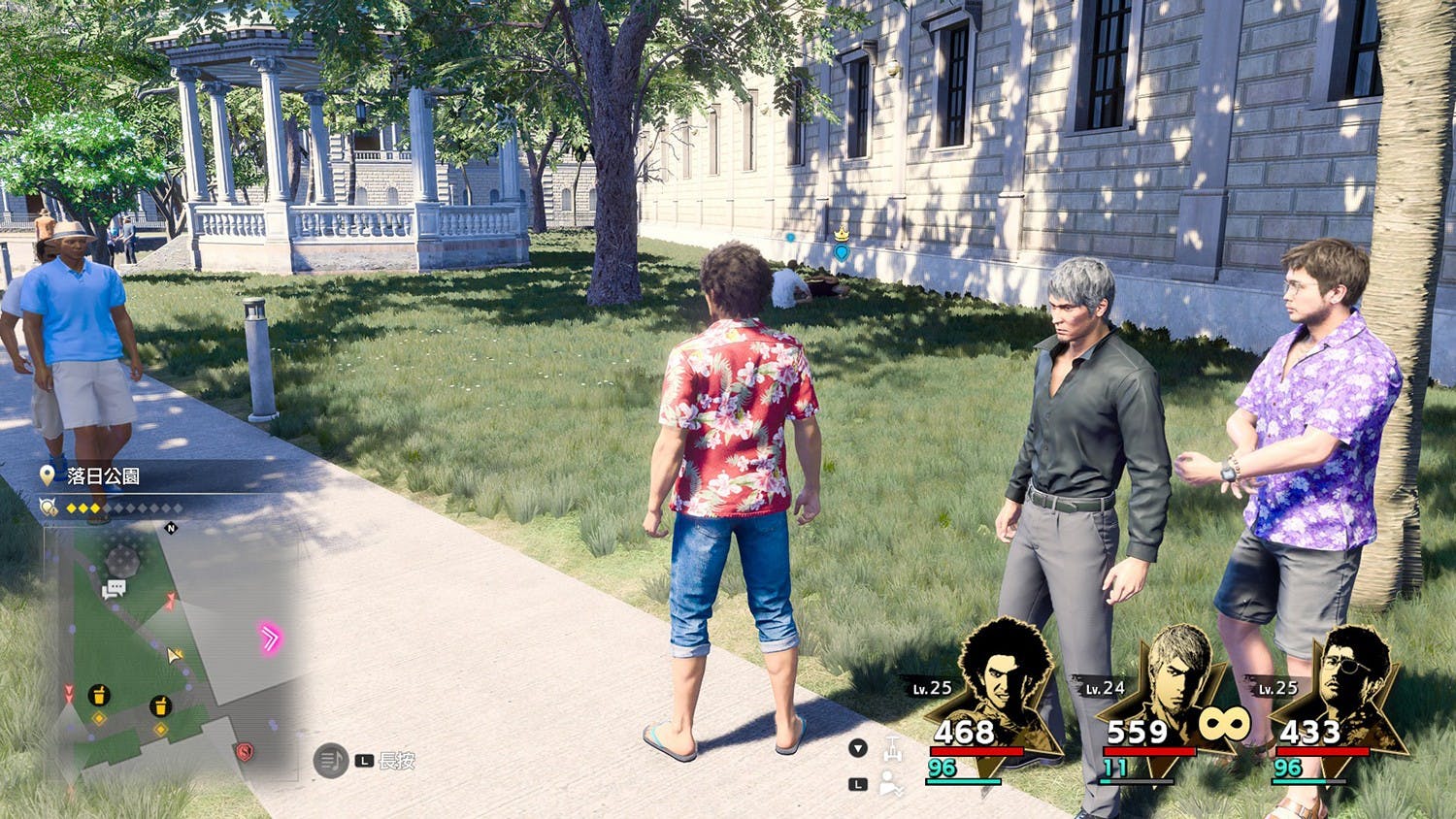The image size is (1456, 819).
Task: Select the Lv.24 party member portrait
Action: 1175,679
